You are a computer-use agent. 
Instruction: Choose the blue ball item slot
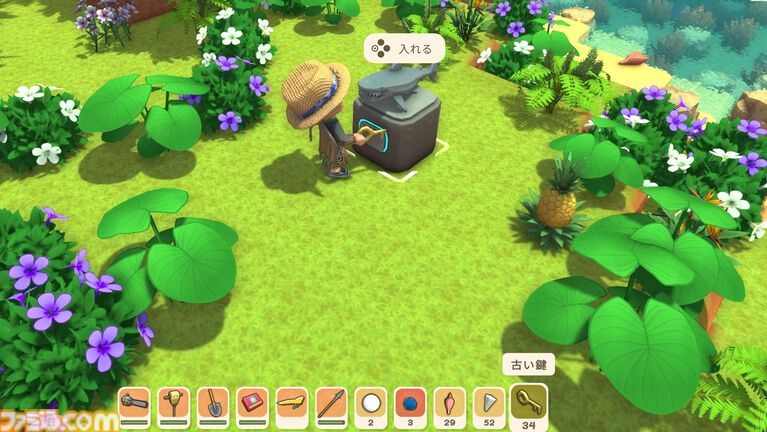[x=410, y=403]
